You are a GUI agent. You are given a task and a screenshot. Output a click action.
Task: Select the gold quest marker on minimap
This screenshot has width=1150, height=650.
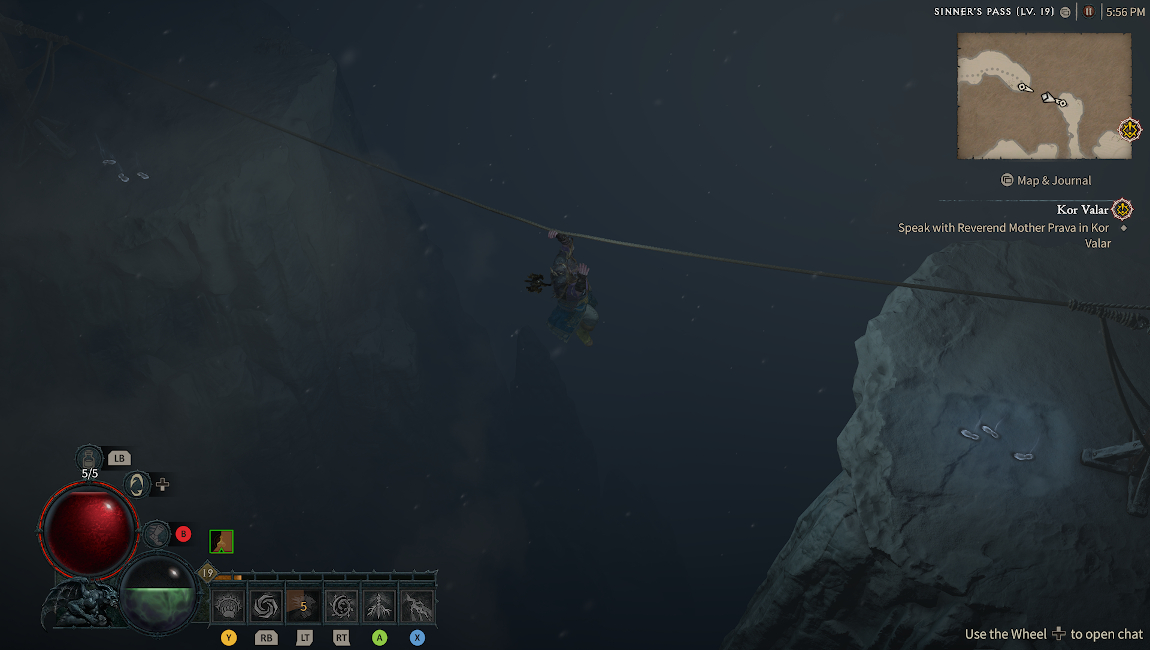[1129, 130]
